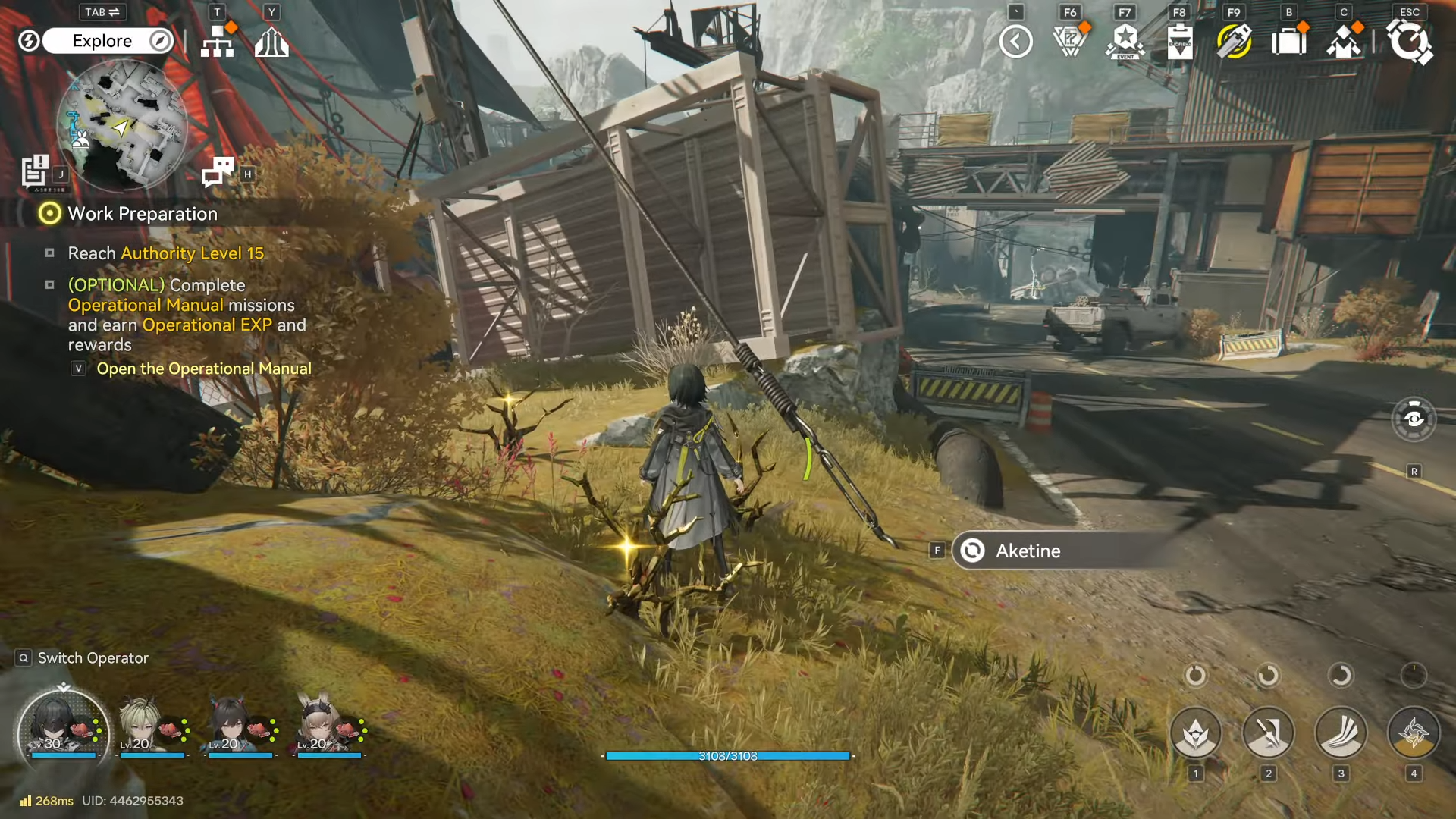Open the chat speech bubbles icon
1456x819 pixels.
218,172
